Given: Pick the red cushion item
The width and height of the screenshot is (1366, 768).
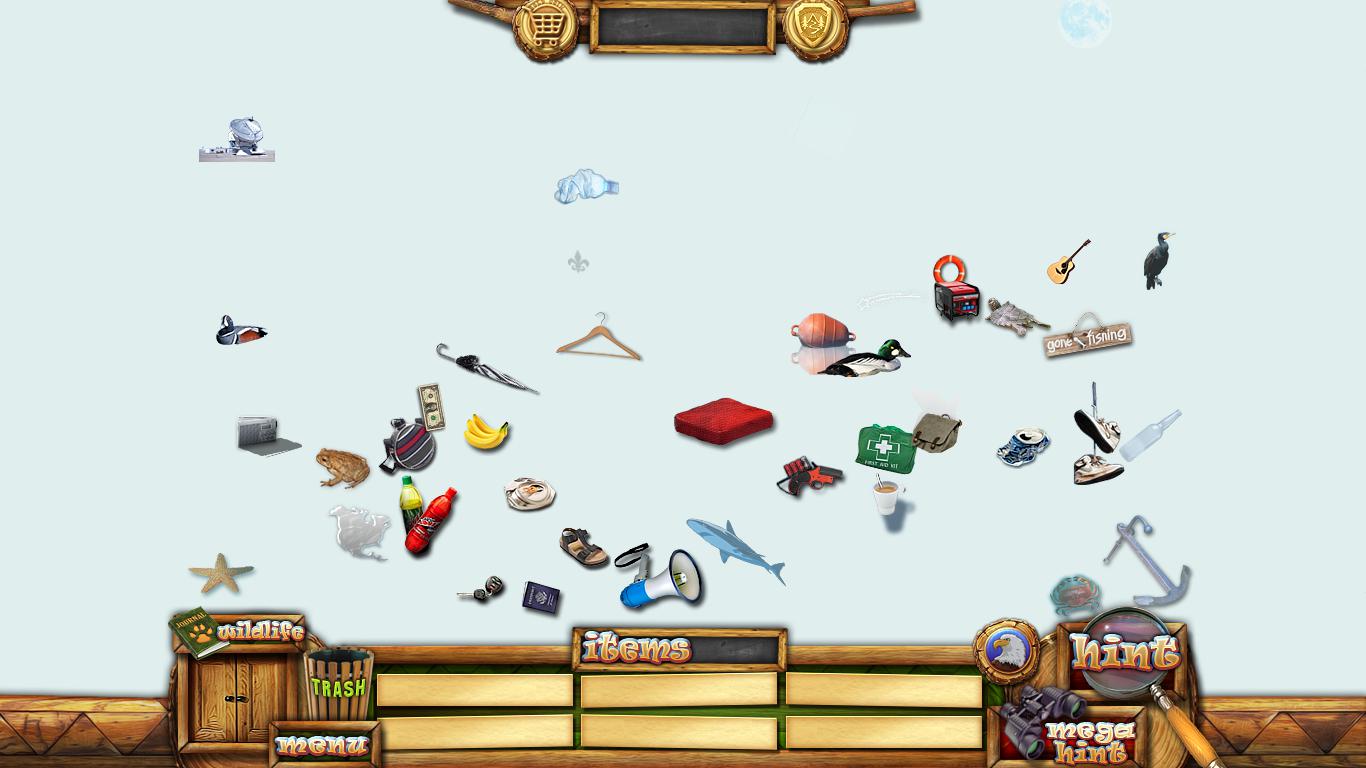Looking at the screenshot, I should (x=724, y=419).
